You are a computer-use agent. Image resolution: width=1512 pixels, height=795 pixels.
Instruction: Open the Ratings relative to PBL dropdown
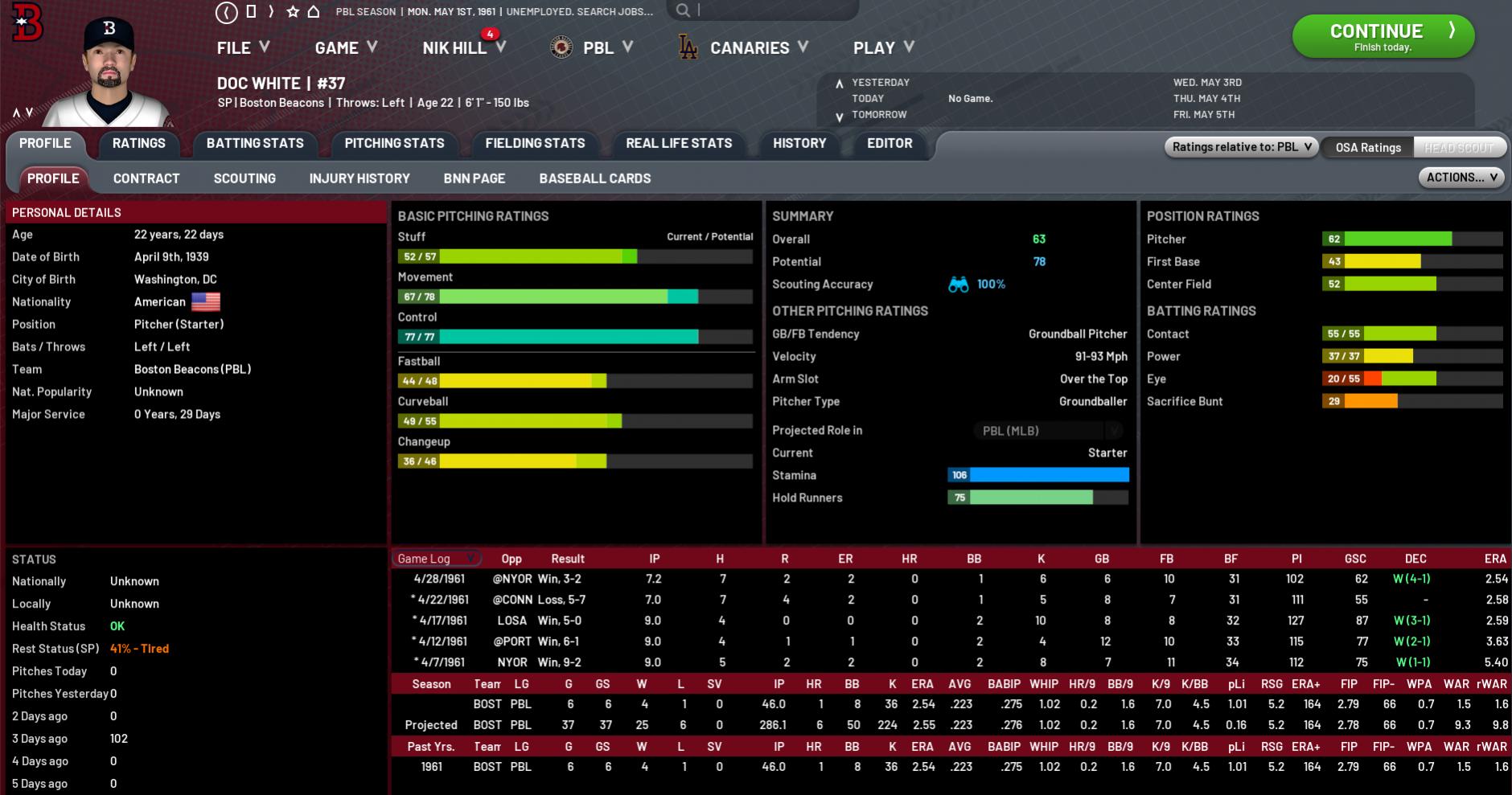[x=1241, y=147]
